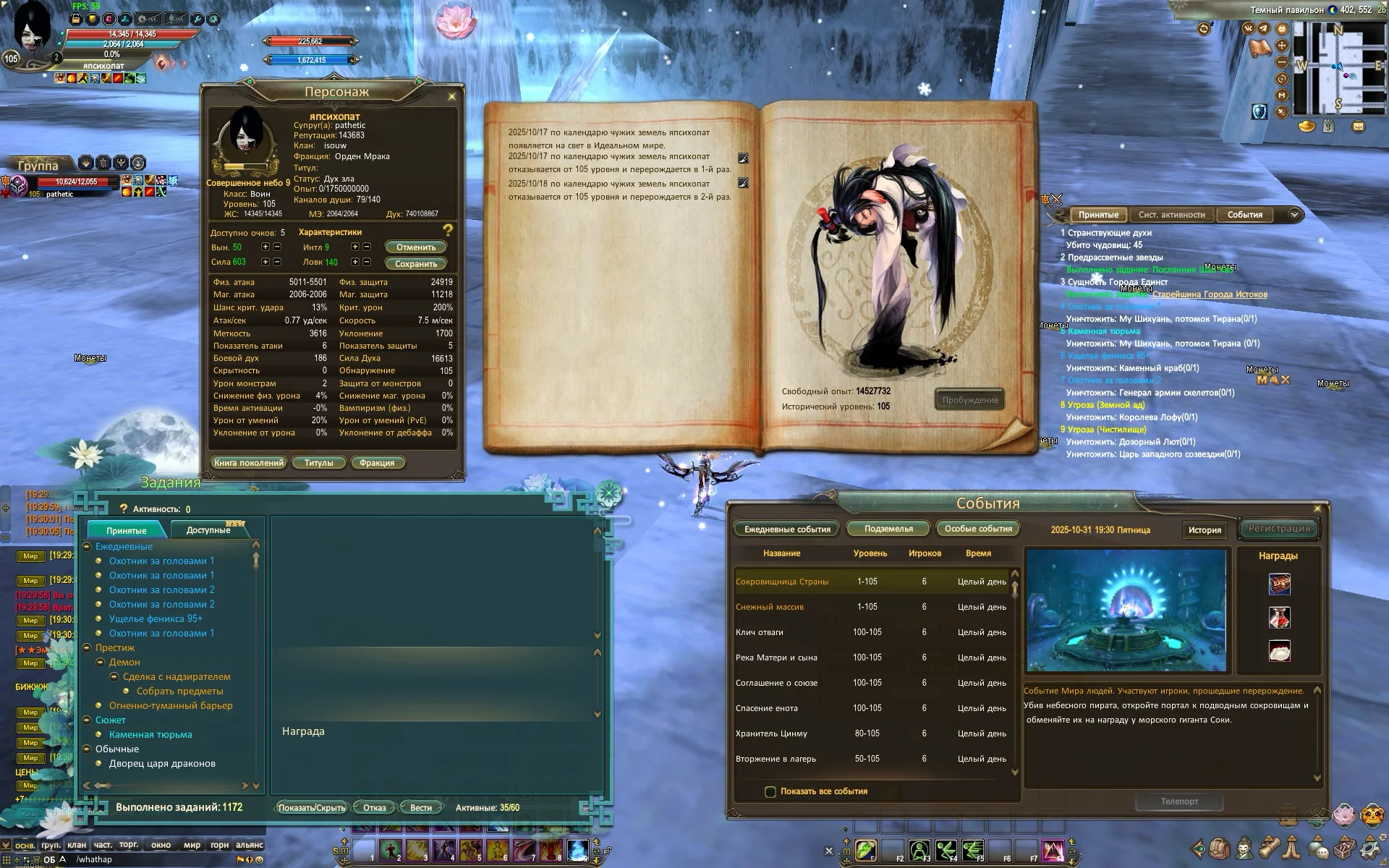Screen dimensions: 1389x868
Task: Open the events История
Action: (1205, 530)
